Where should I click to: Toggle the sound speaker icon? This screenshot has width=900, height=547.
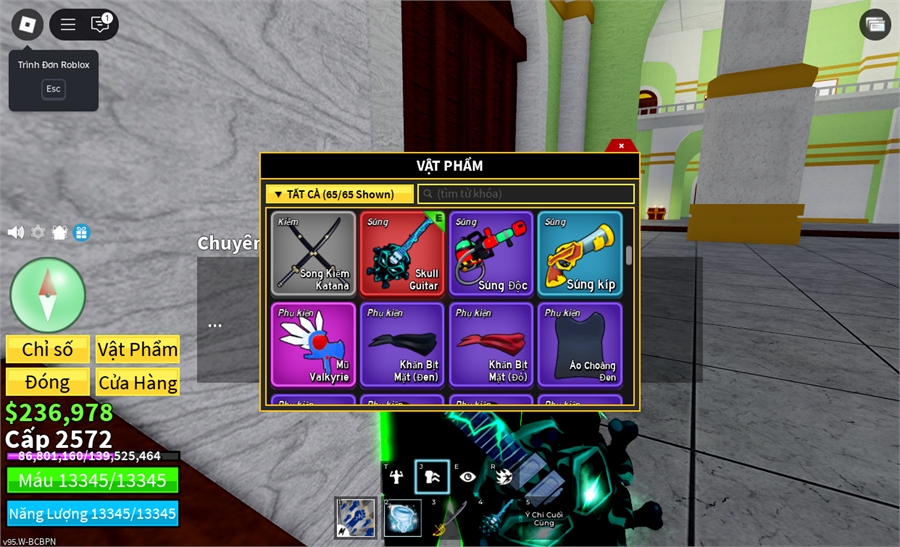click(16, 232)
